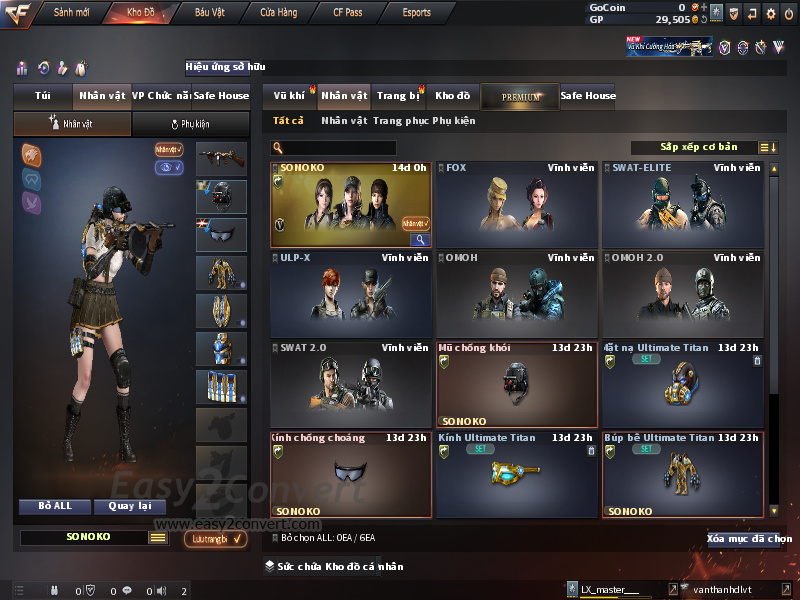Select the Mũ chống khói helmet item

pos(516,385)
